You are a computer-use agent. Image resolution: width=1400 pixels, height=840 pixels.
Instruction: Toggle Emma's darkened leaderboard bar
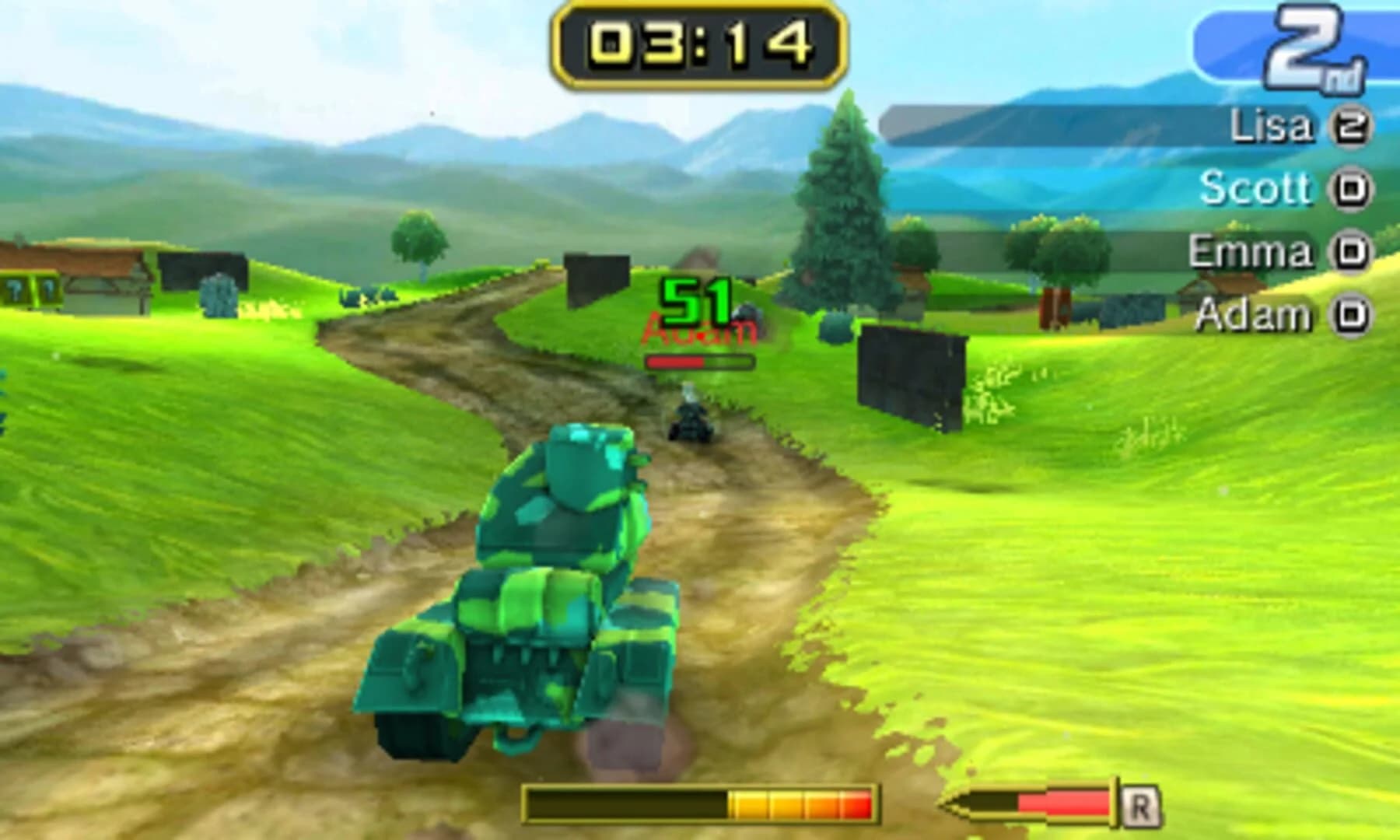[1128, 249]
